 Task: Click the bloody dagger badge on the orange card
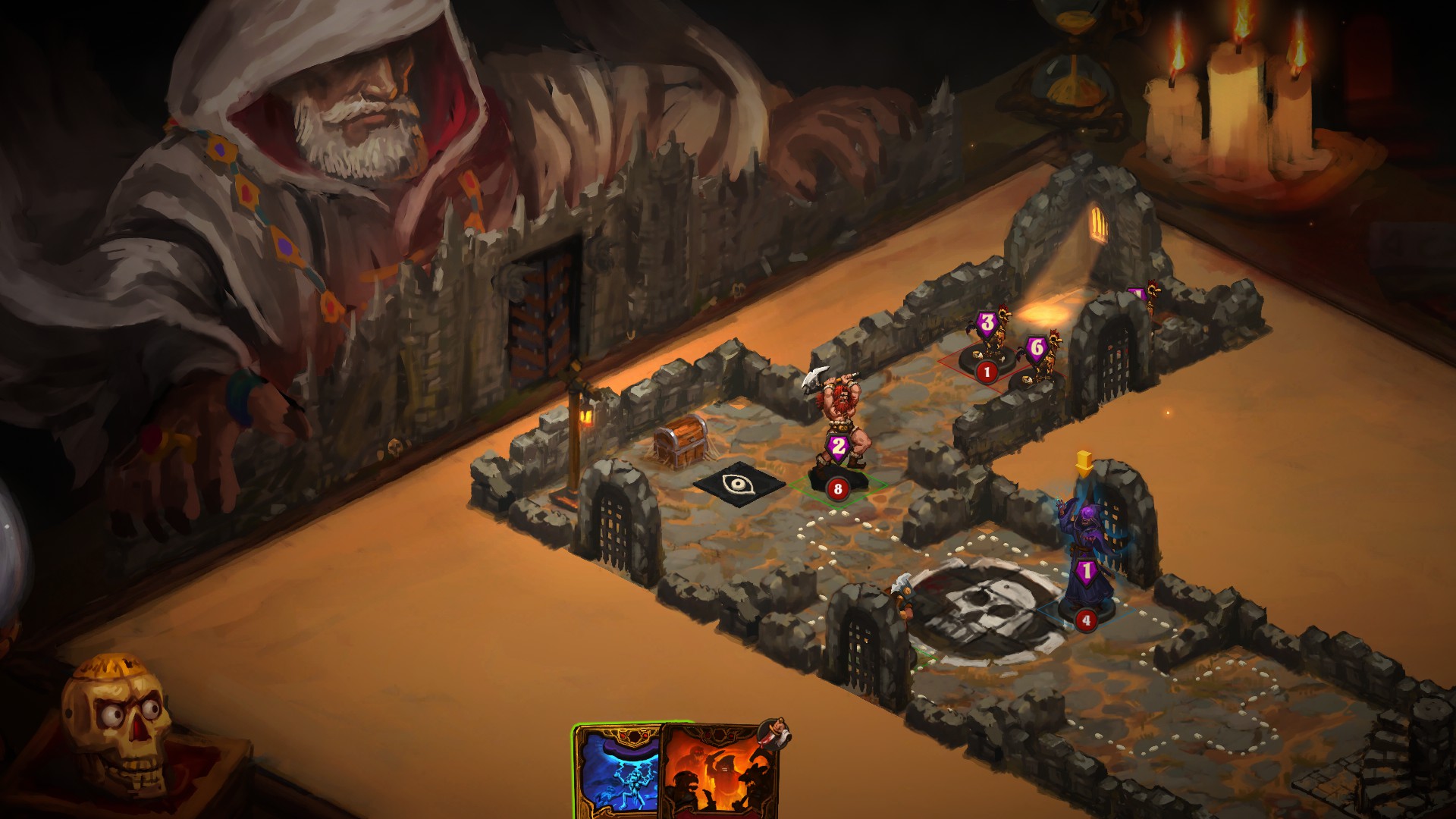(x=775, y=732)
